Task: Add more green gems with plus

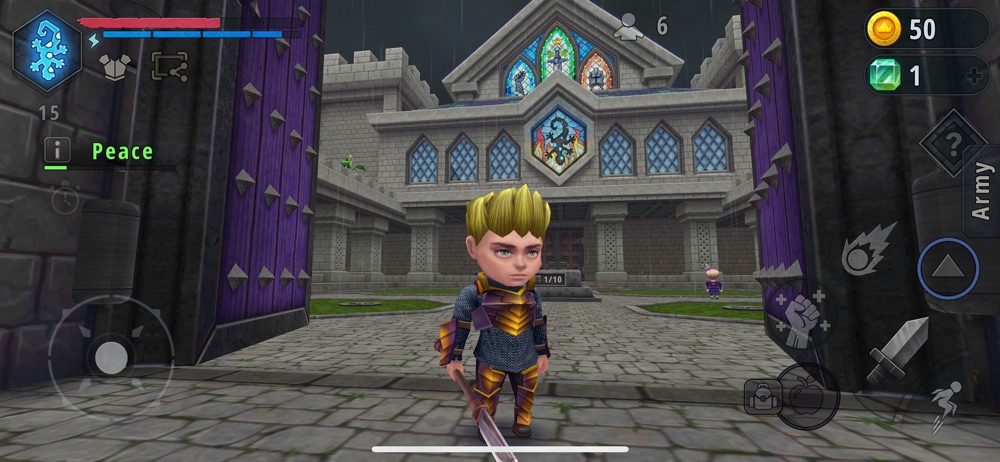Action: 974,76
